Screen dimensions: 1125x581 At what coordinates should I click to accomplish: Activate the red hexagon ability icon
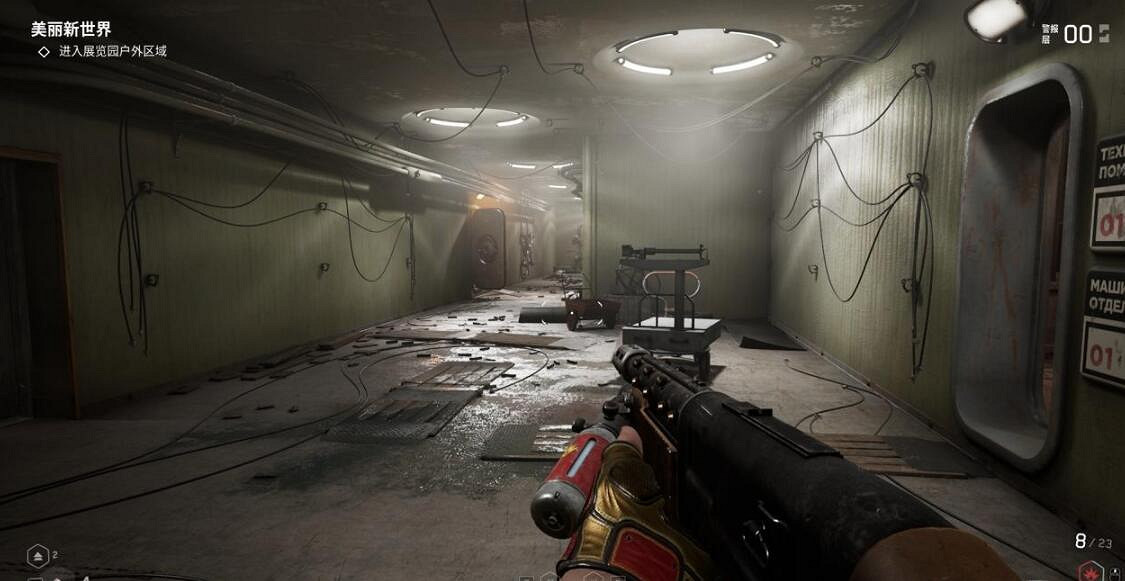coord(1090,571)
